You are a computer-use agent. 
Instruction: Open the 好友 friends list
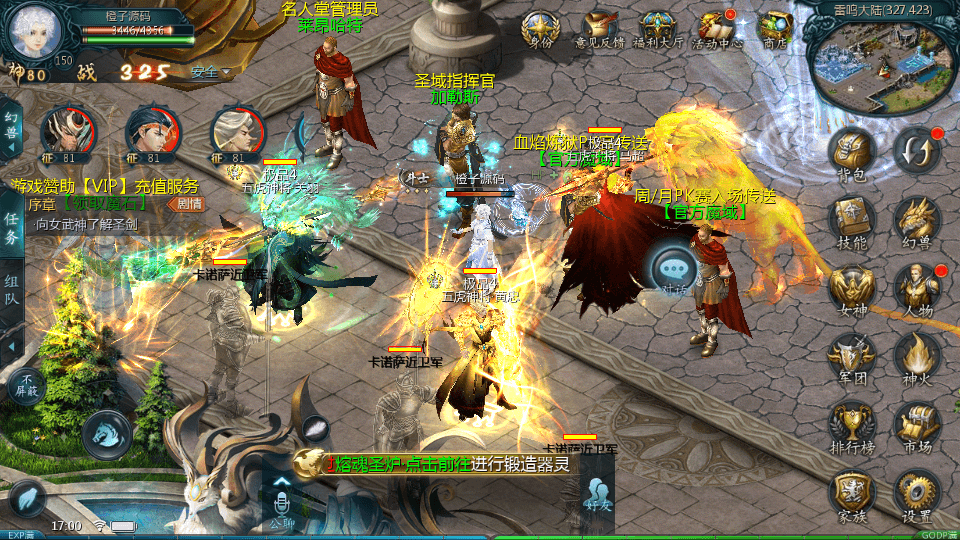coord(599,497)
